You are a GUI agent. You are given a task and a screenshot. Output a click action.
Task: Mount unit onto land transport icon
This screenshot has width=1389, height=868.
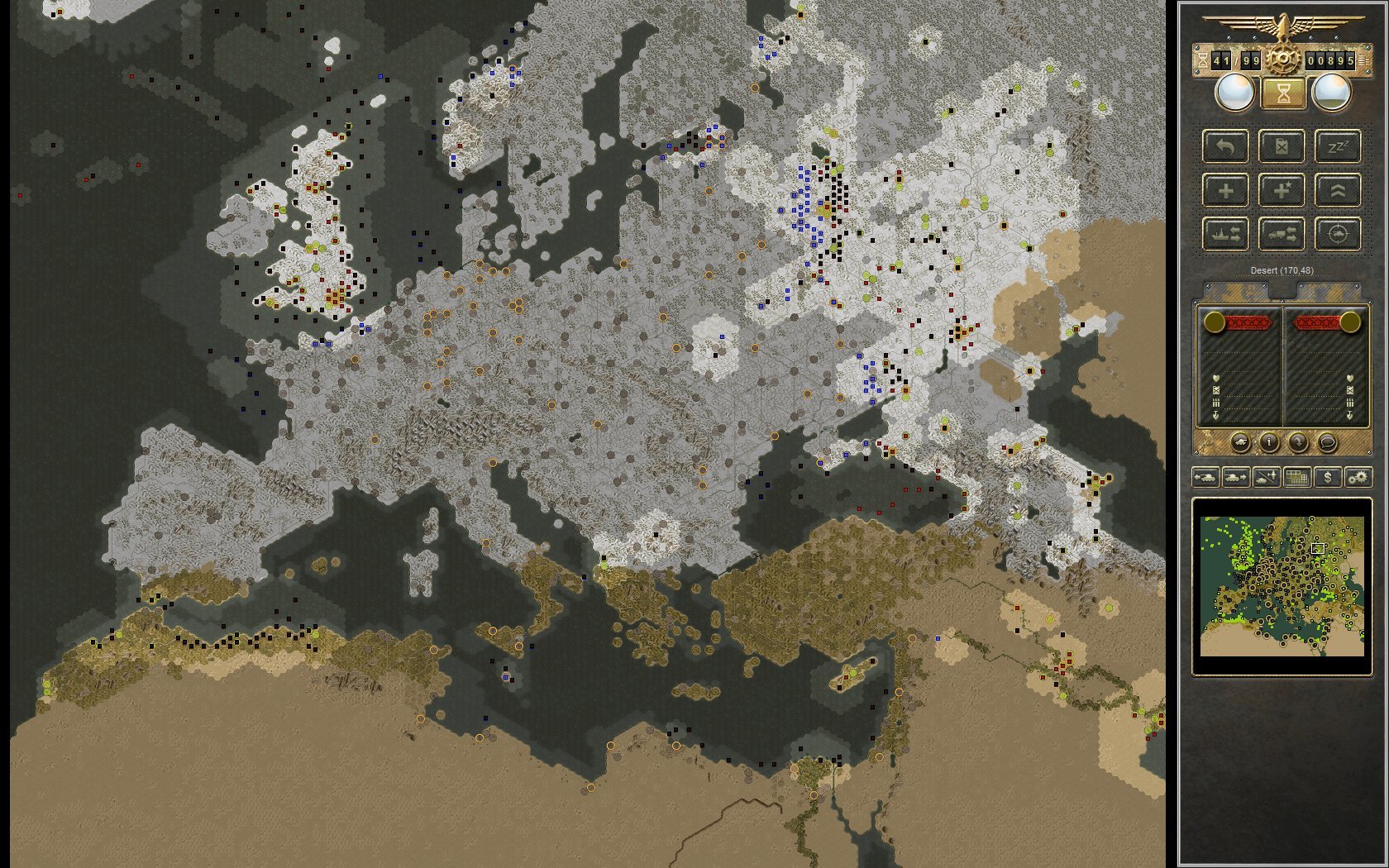(1282, 235)
